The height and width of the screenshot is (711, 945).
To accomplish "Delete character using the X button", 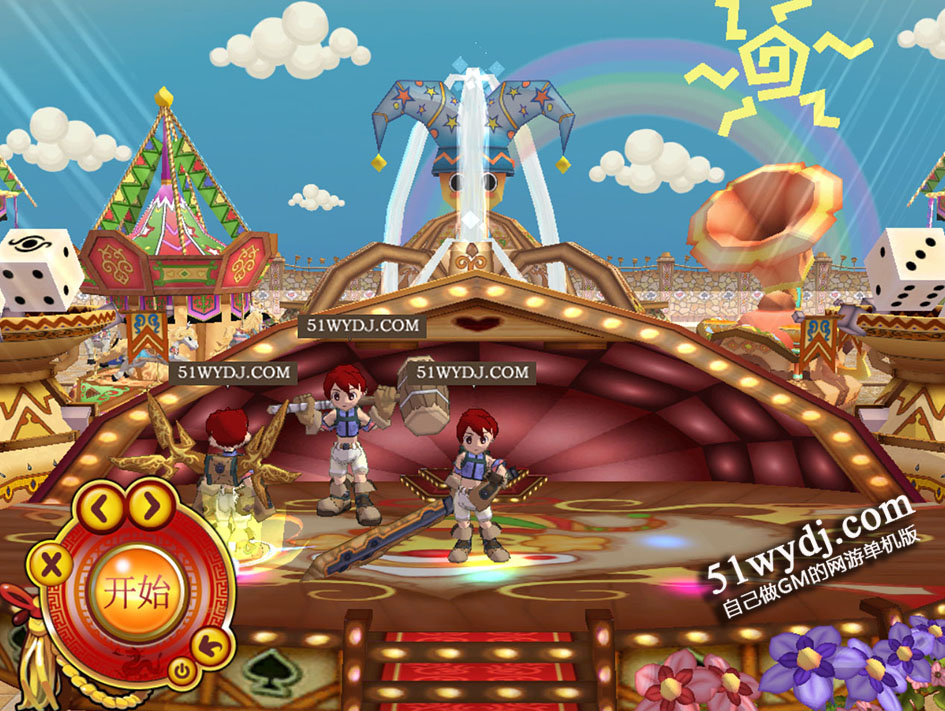I will (x=52, y=567).
